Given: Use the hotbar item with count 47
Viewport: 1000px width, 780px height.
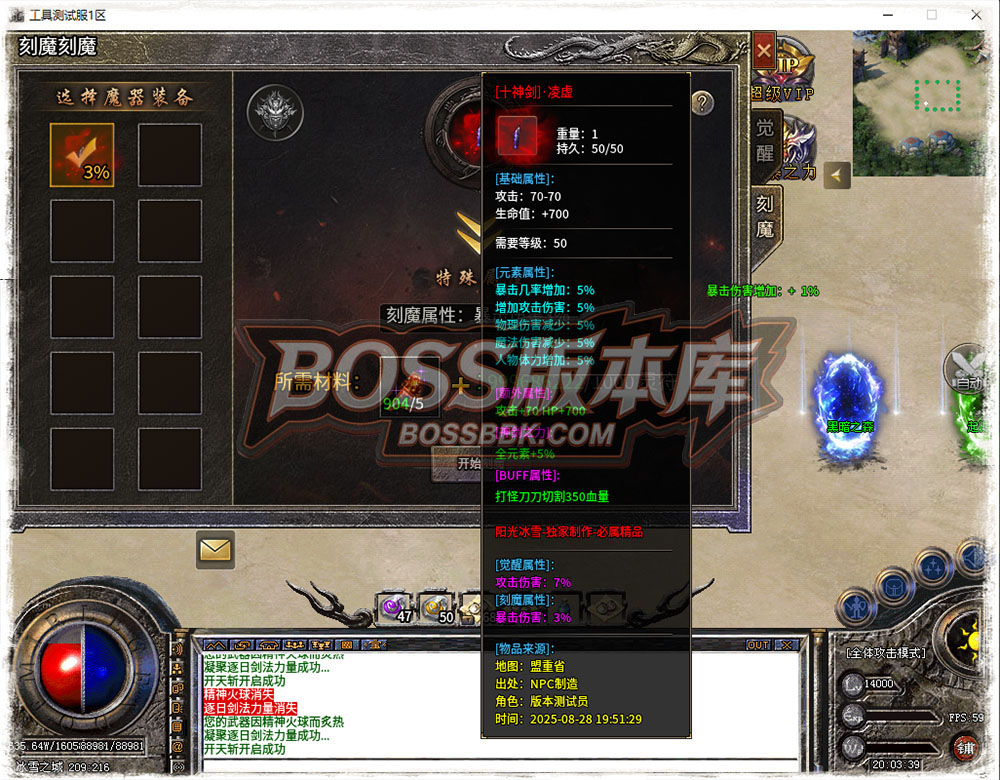Looking at the screenshot, I should coord(394,606).
